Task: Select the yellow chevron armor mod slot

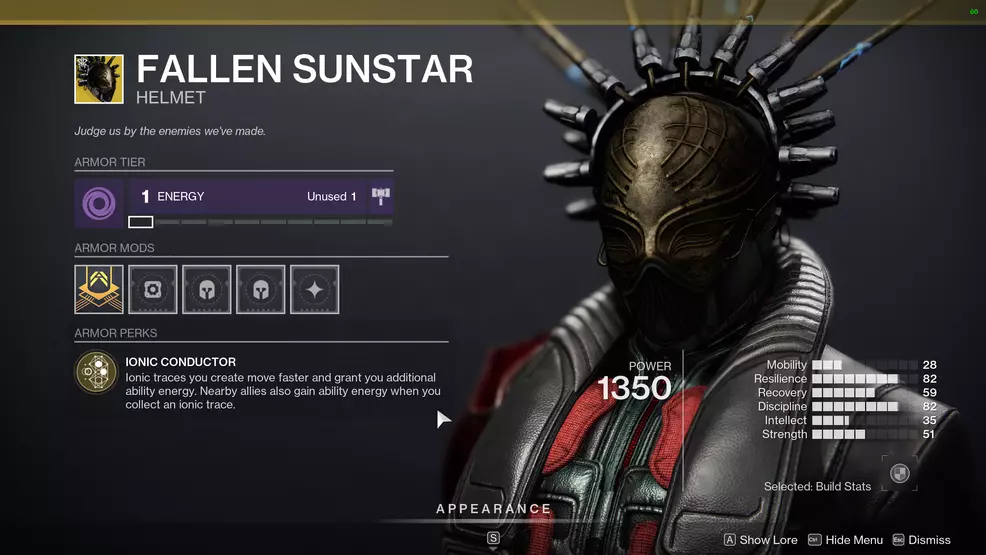Action: coord(99,289)
